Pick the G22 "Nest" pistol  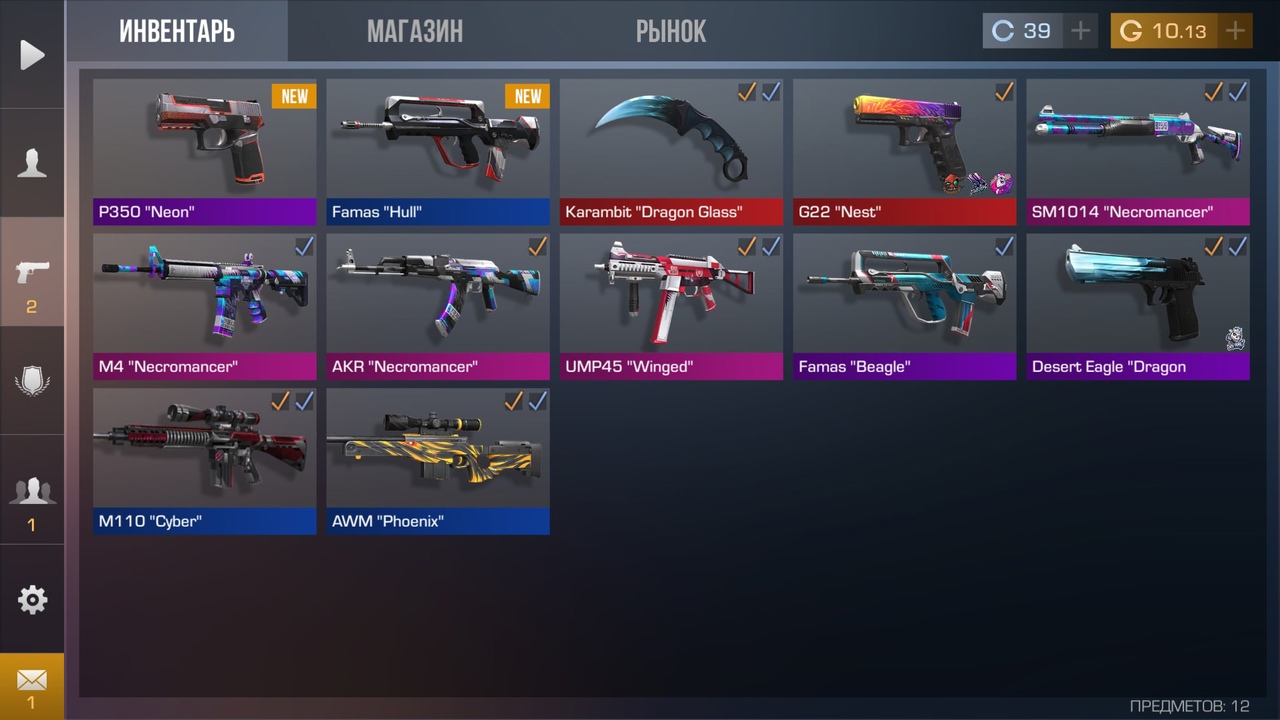pos(904,152)
